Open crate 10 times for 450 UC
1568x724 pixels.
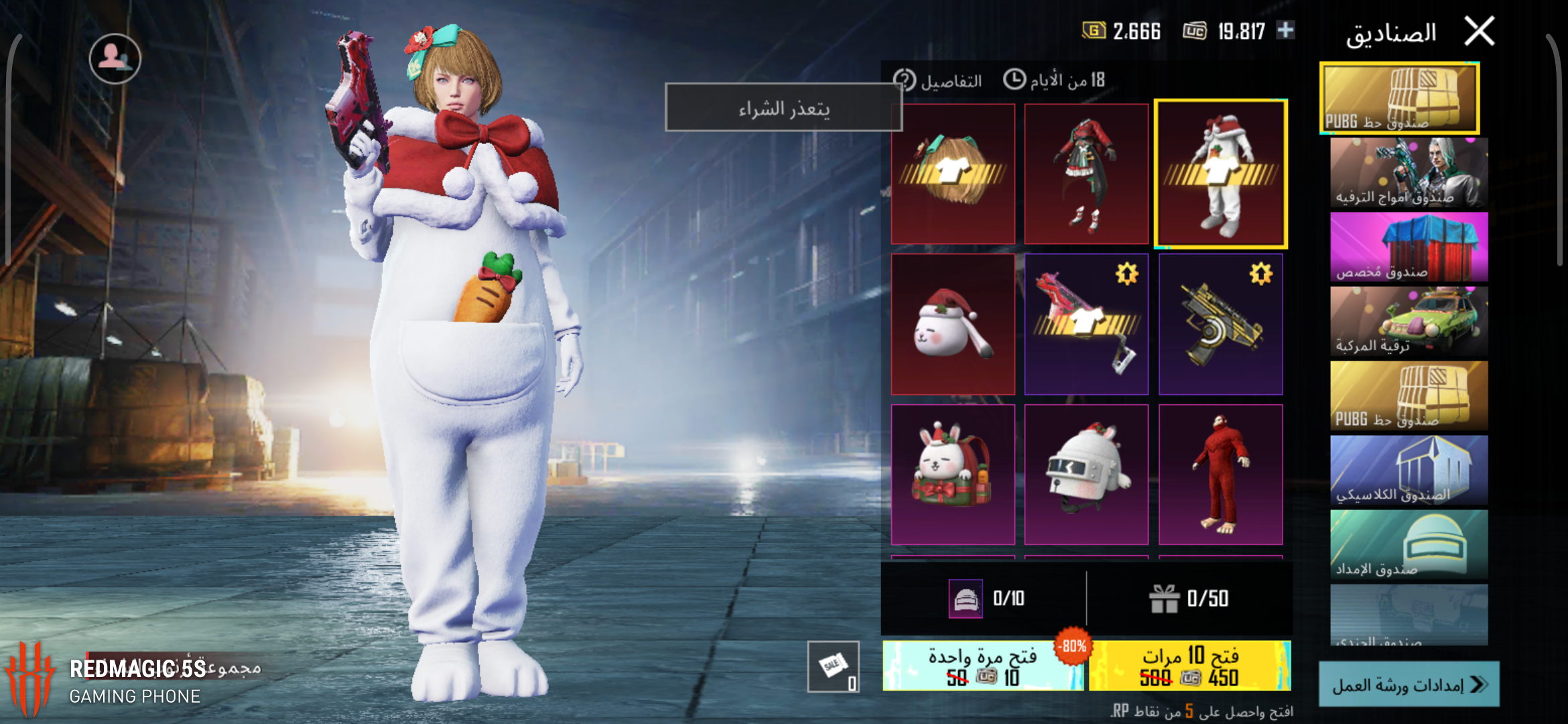click(1190, 666)
